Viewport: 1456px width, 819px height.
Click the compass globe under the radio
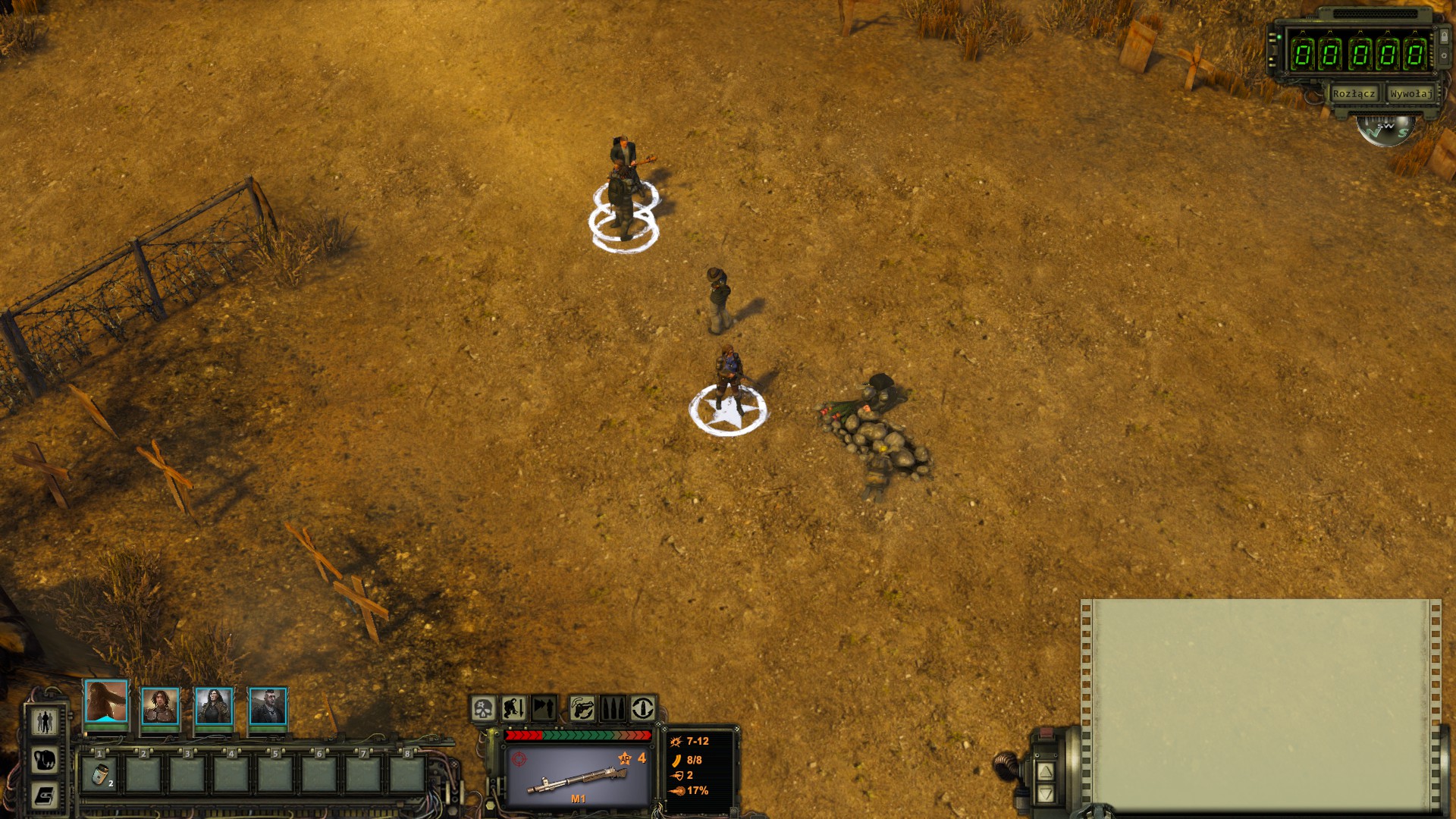(1386, 130)
